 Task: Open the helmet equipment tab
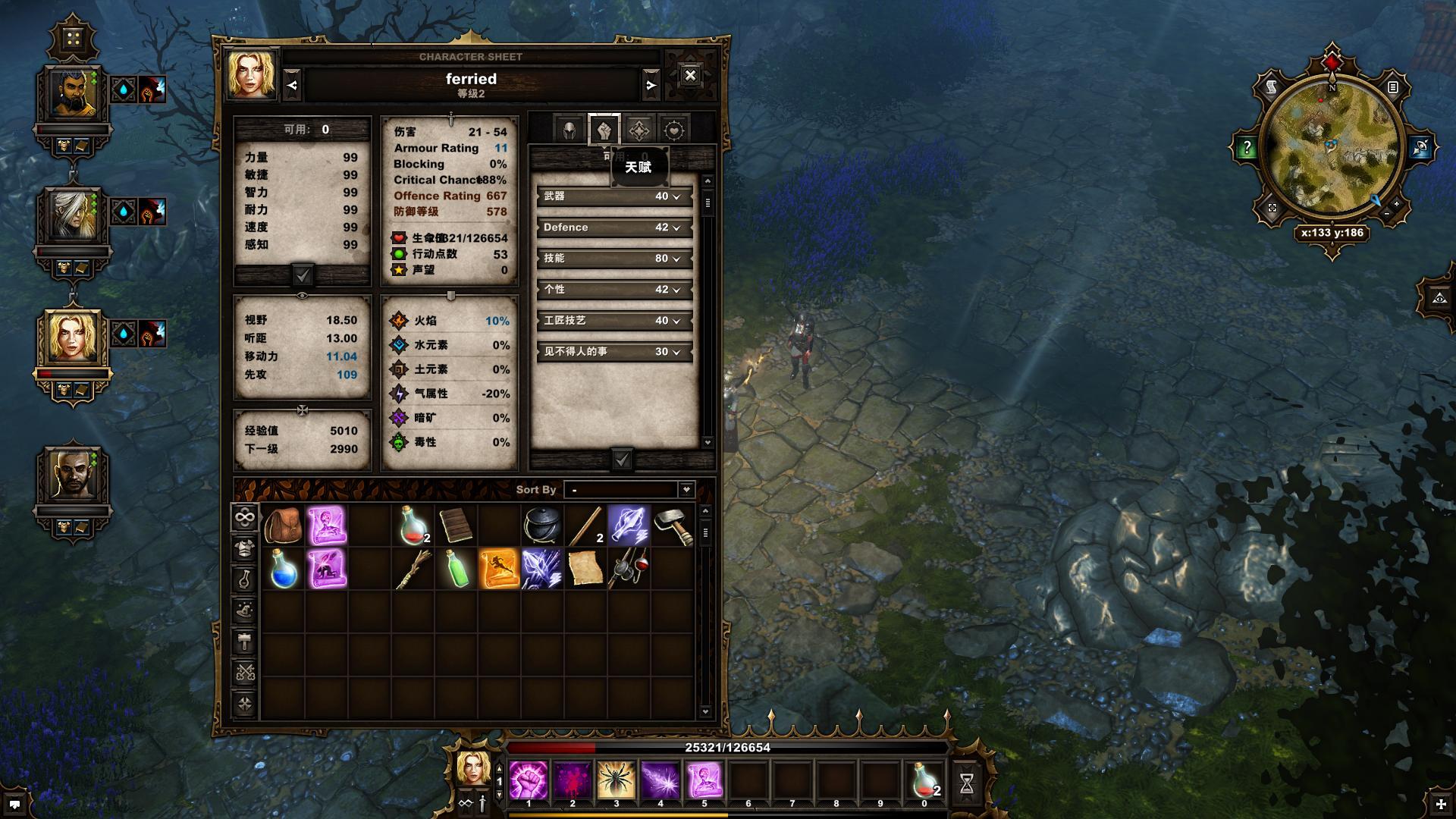click(x=569, y=130)
